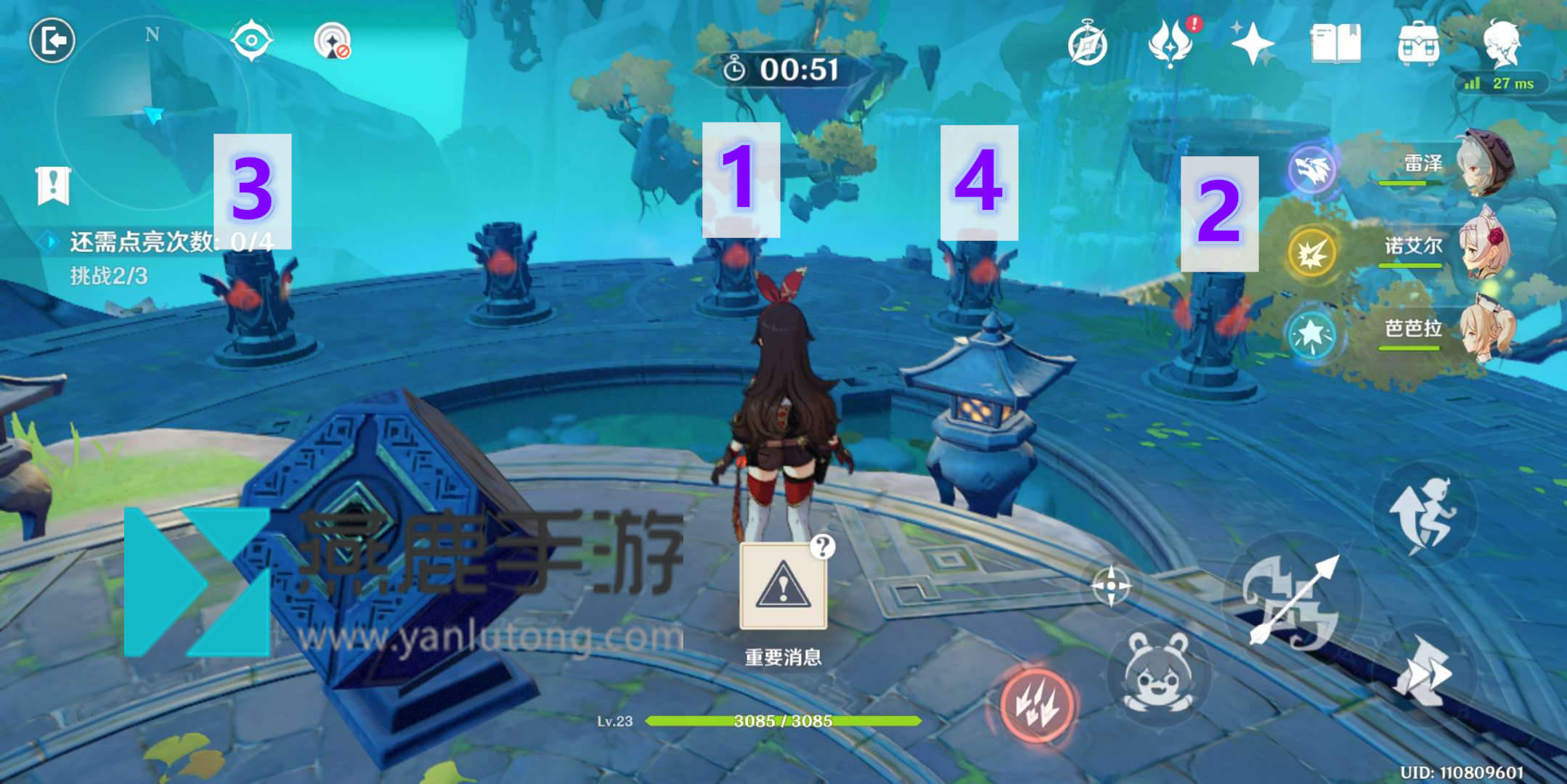Open the backpack inventory
Viewport: 1567px width, 784px height.
[1418, 44]
